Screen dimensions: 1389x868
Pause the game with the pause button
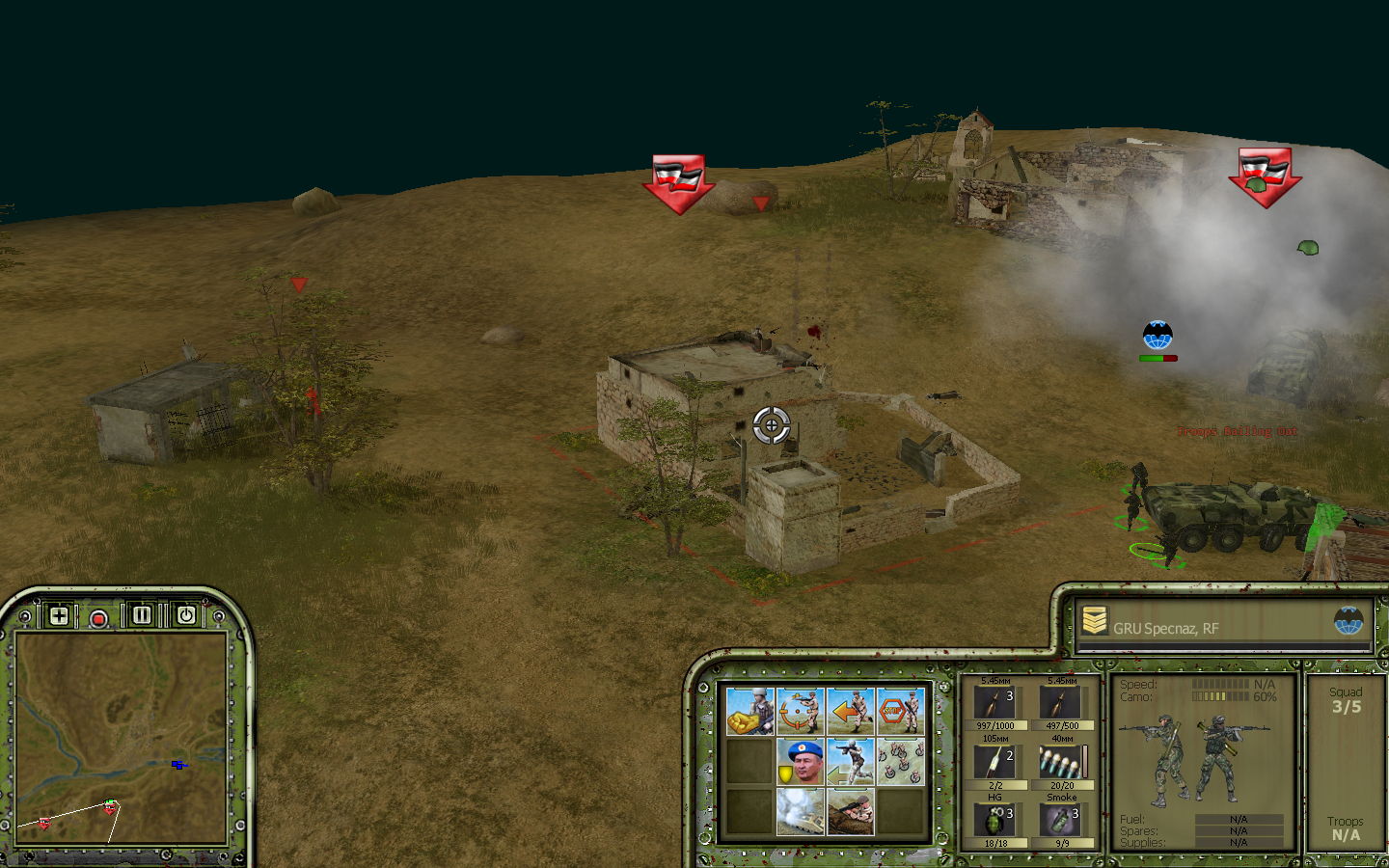[142, 615]
